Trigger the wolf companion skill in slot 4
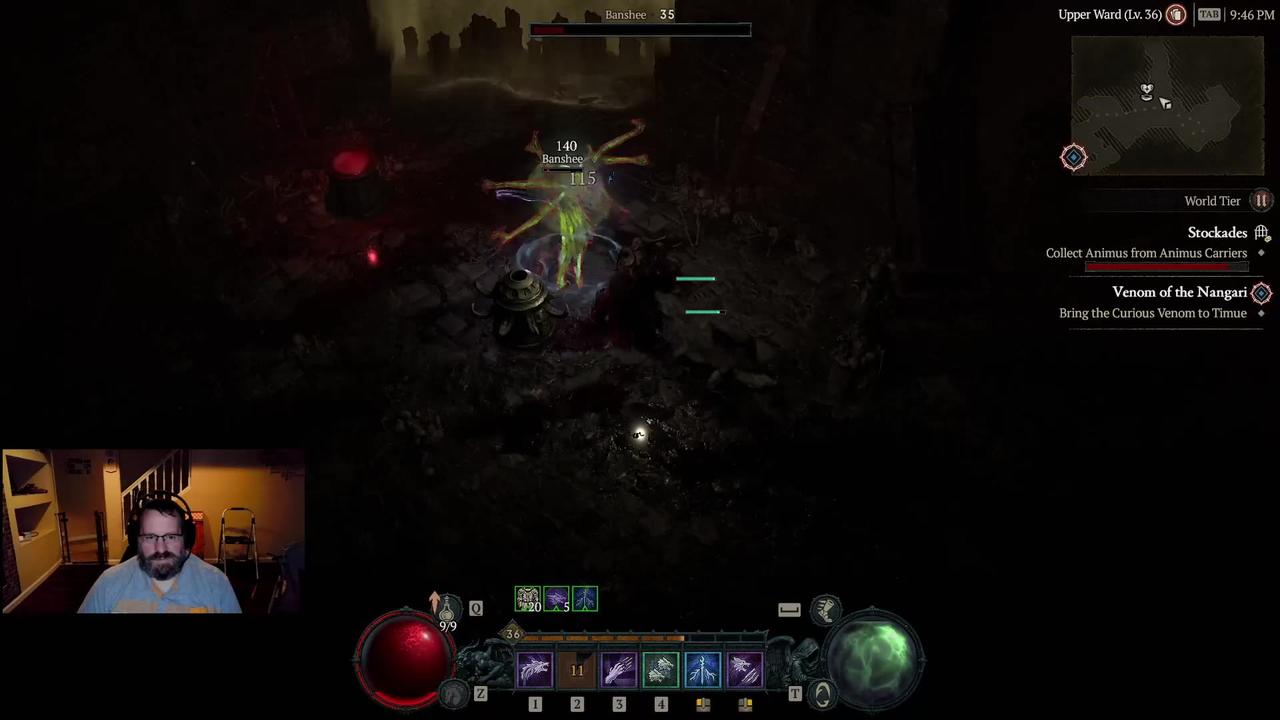 pos(661,670)
